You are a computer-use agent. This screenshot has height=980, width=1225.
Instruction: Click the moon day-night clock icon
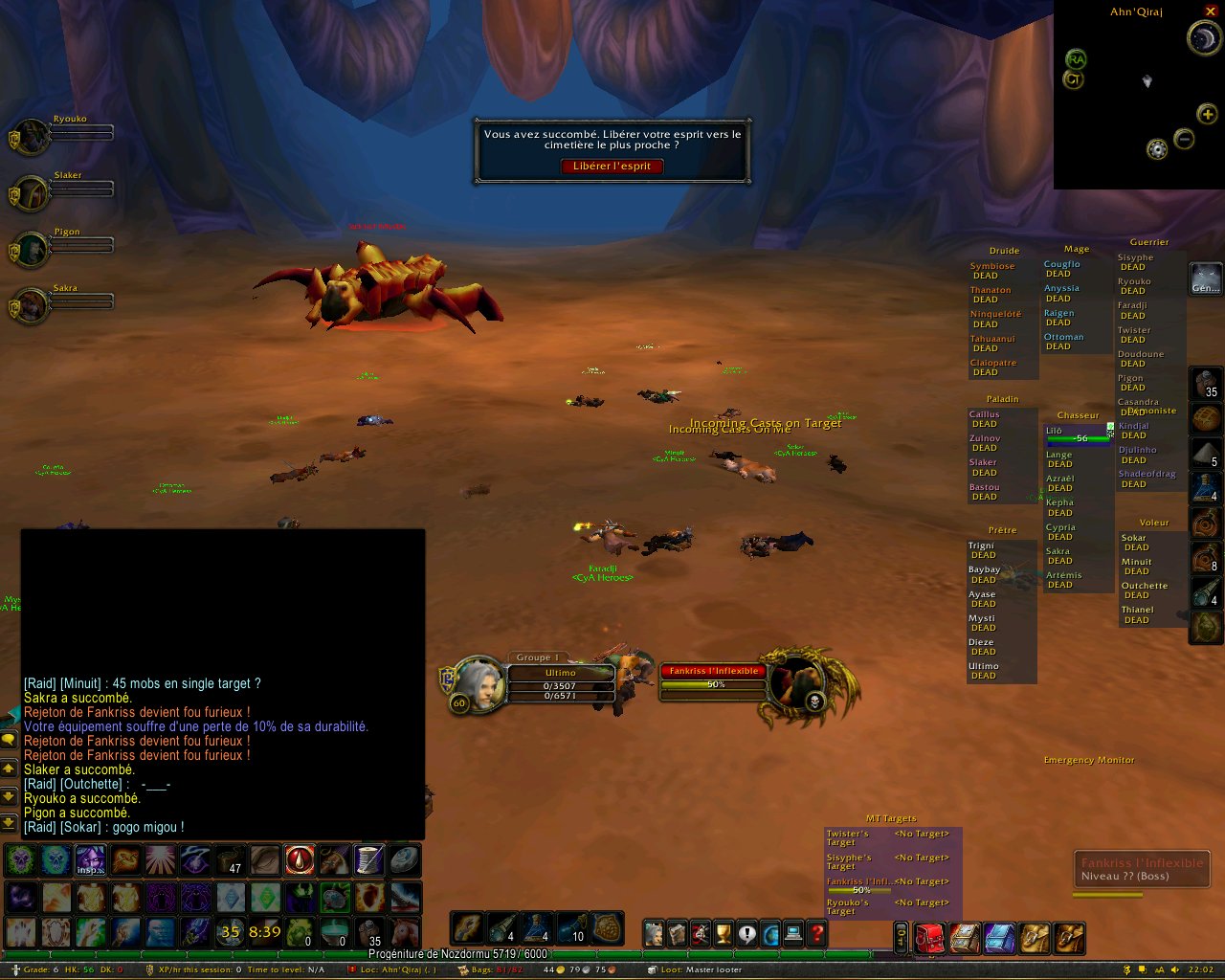tap(1203, 38)
